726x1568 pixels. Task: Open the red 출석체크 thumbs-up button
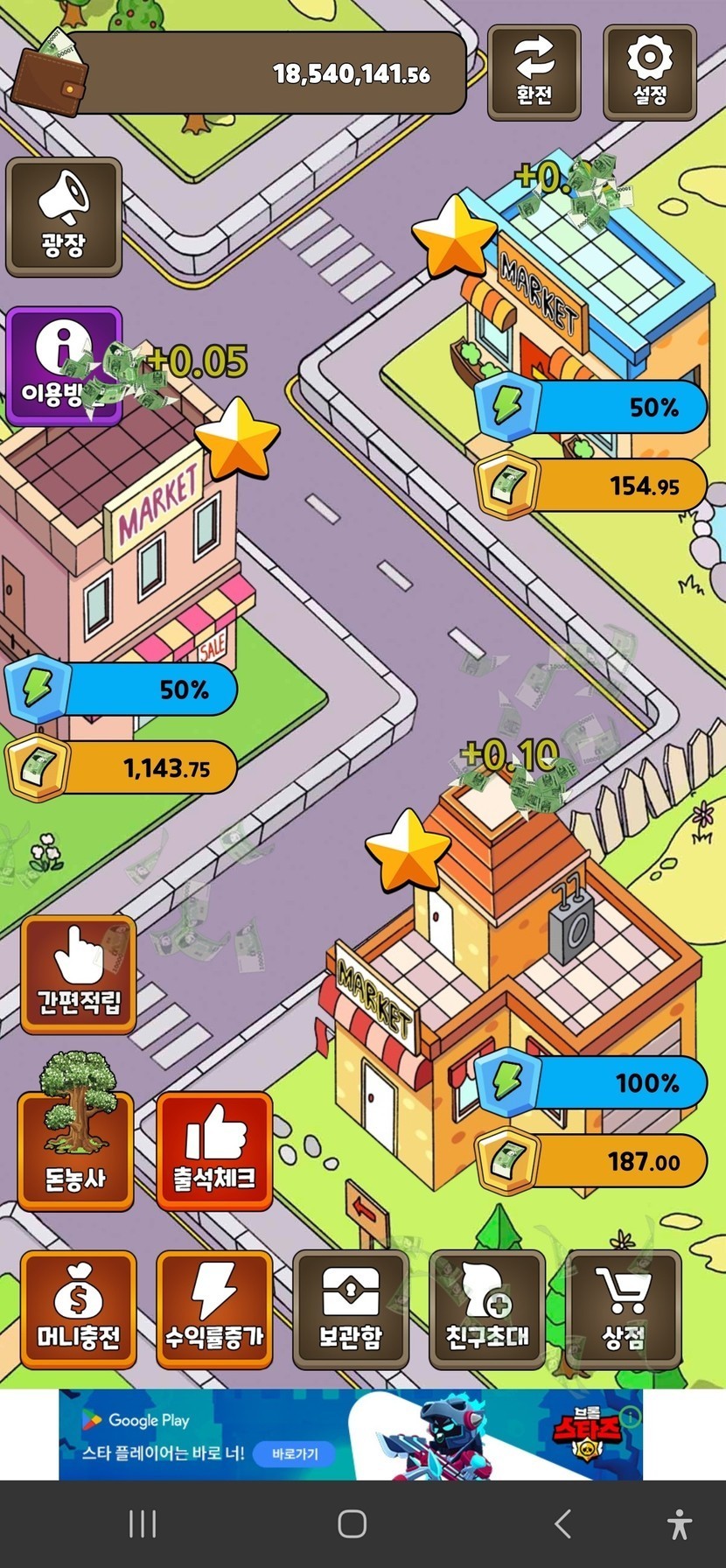(x=214, y=1151)
